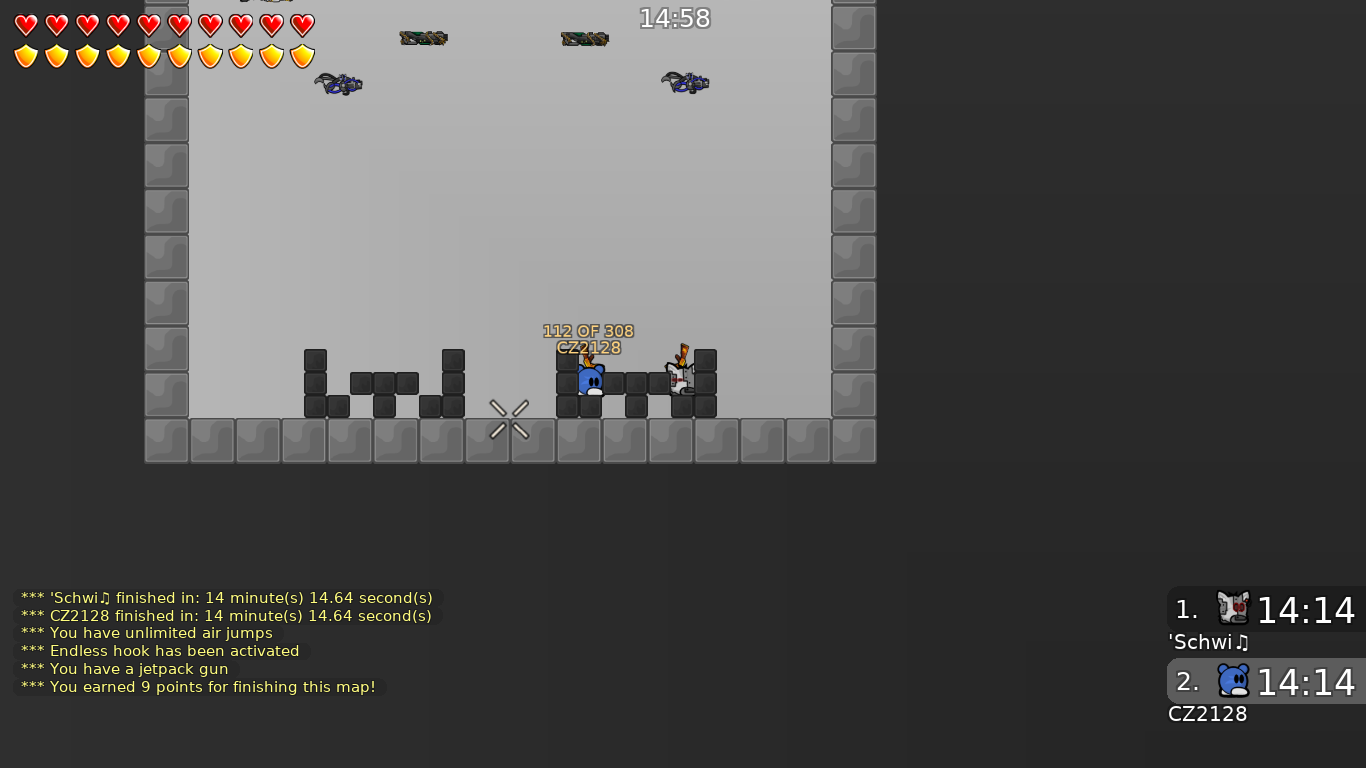Pick up the right shotgun weapon pickup
1366x768 pixels.
584,38
